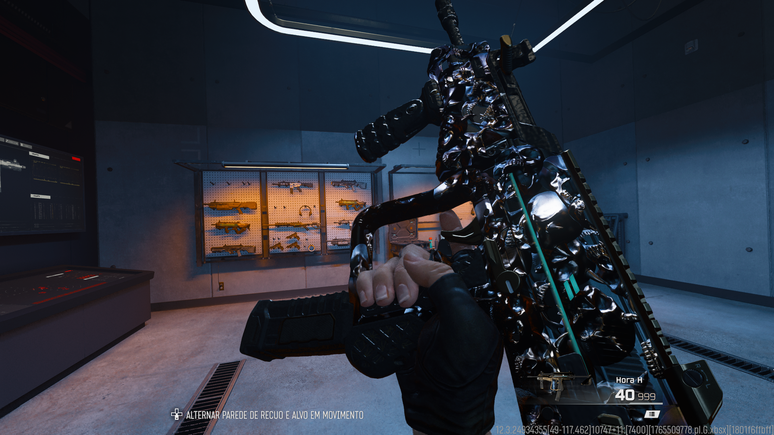This screenshot has height=435, width=774.
Task: Click the small white icon beneath the ammo count
Action: point(651,413)
